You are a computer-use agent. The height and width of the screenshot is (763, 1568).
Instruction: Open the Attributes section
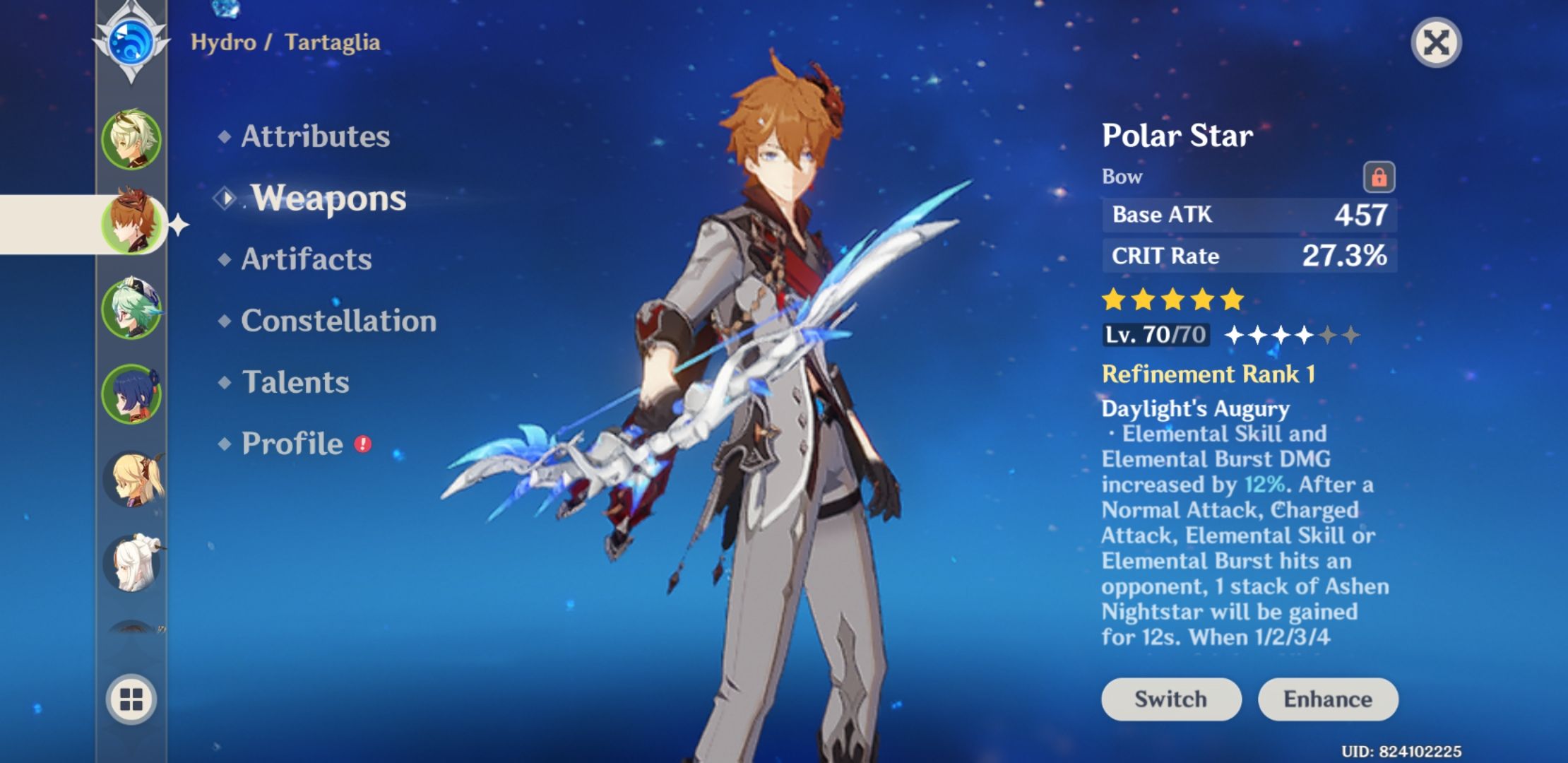coord(313,136)
